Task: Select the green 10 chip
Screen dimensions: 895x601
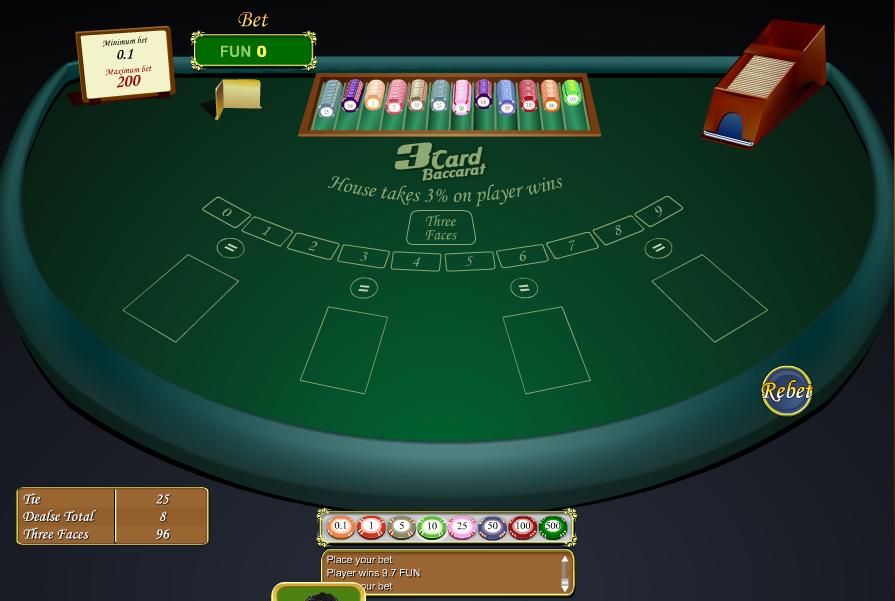Action: click(x=431, y=526)
